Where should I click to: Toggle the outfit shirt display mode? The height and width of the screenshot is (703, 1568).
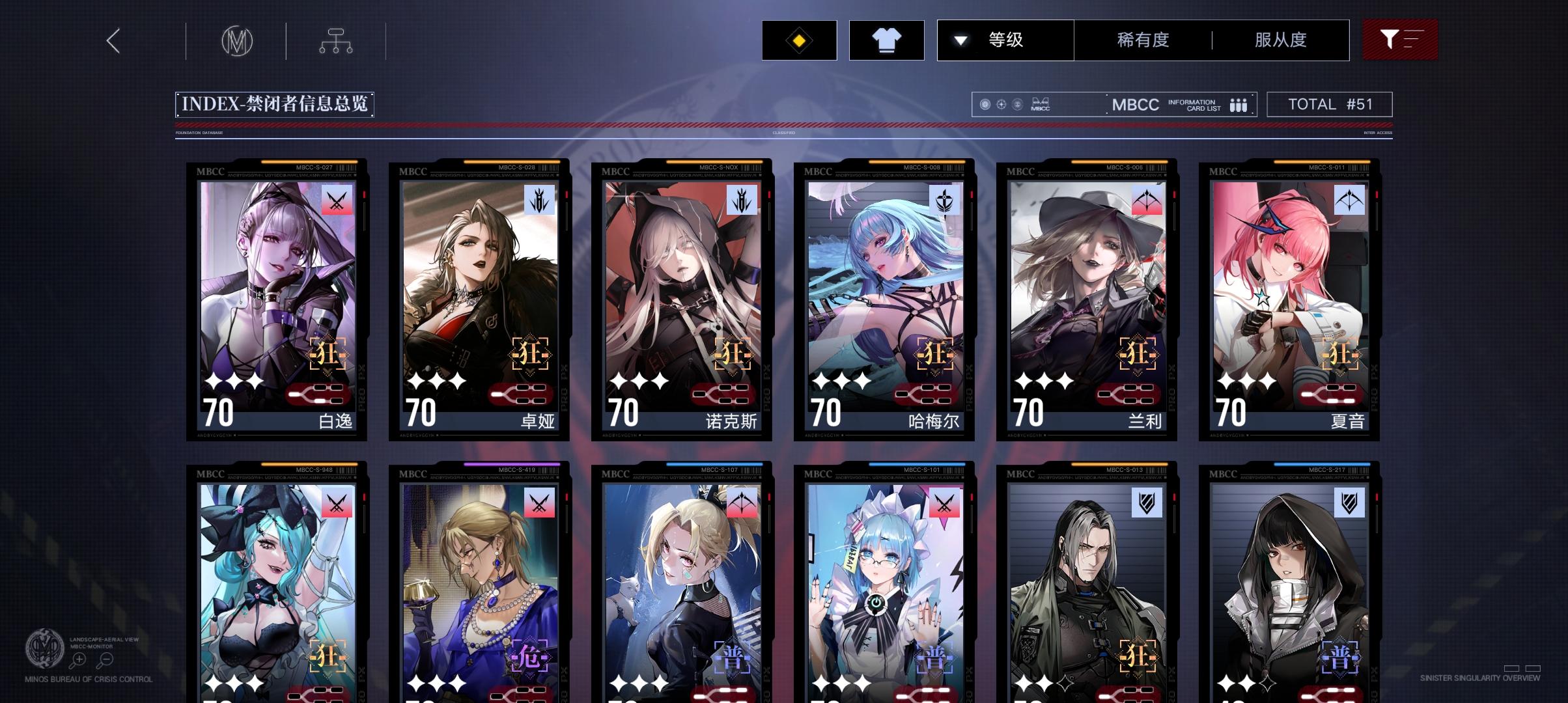(x=887, y=40)
